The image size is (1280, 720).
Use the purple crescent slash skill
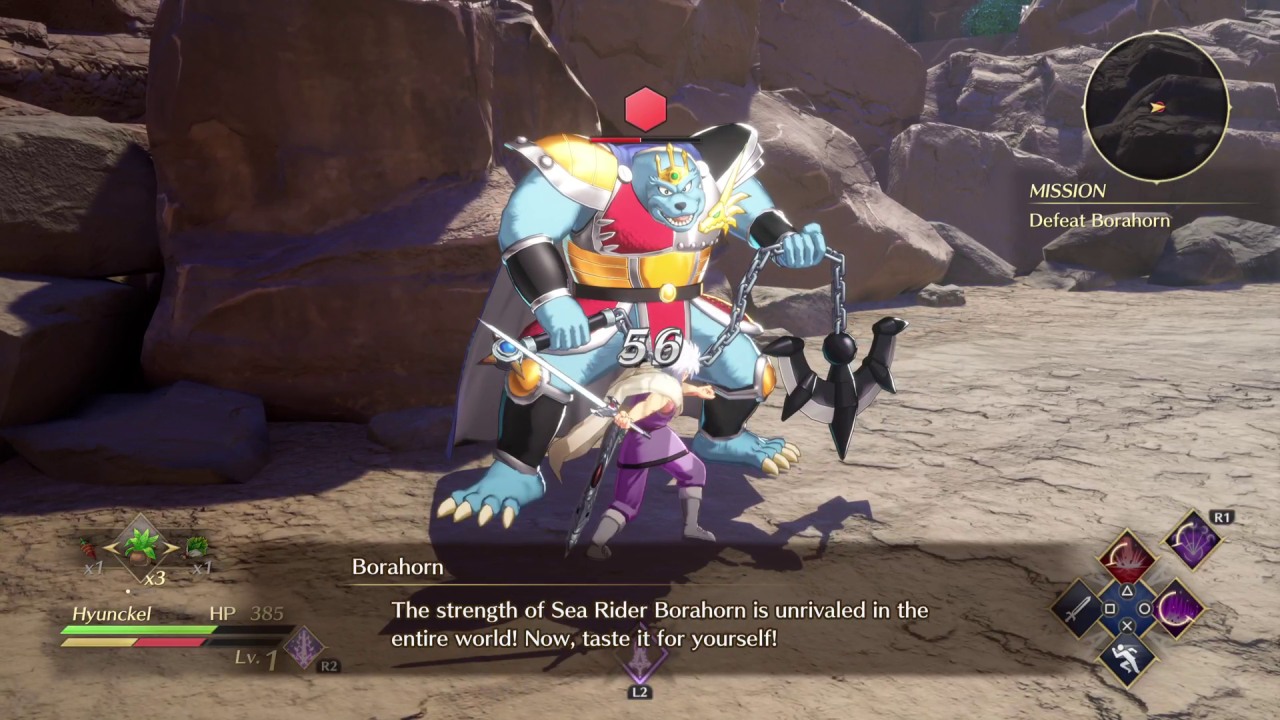pos(1176,608)
